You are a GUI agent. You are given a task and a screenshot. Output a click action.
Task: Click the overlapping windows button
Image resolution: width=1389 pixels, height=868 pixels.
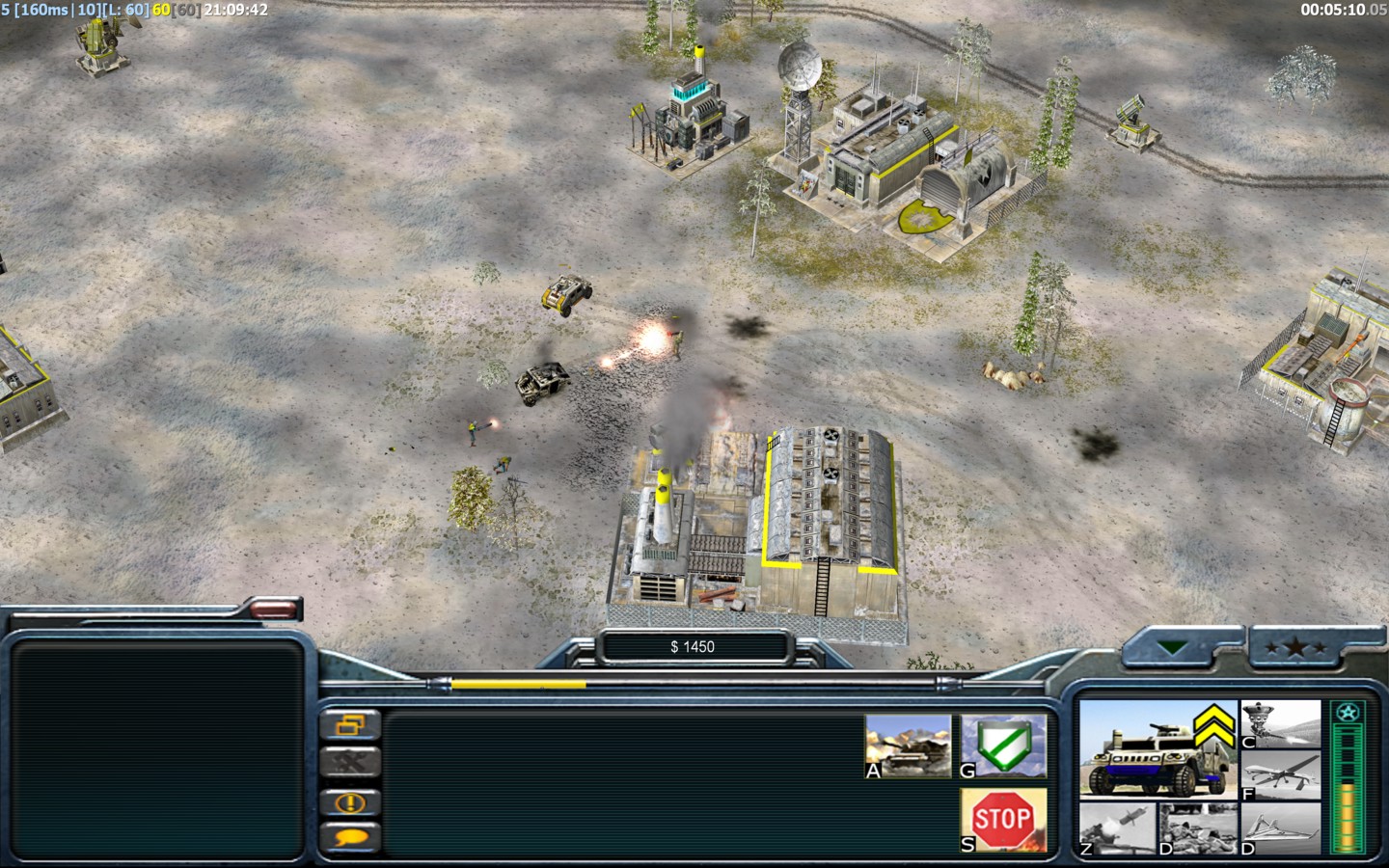click(x=349, y=724)
